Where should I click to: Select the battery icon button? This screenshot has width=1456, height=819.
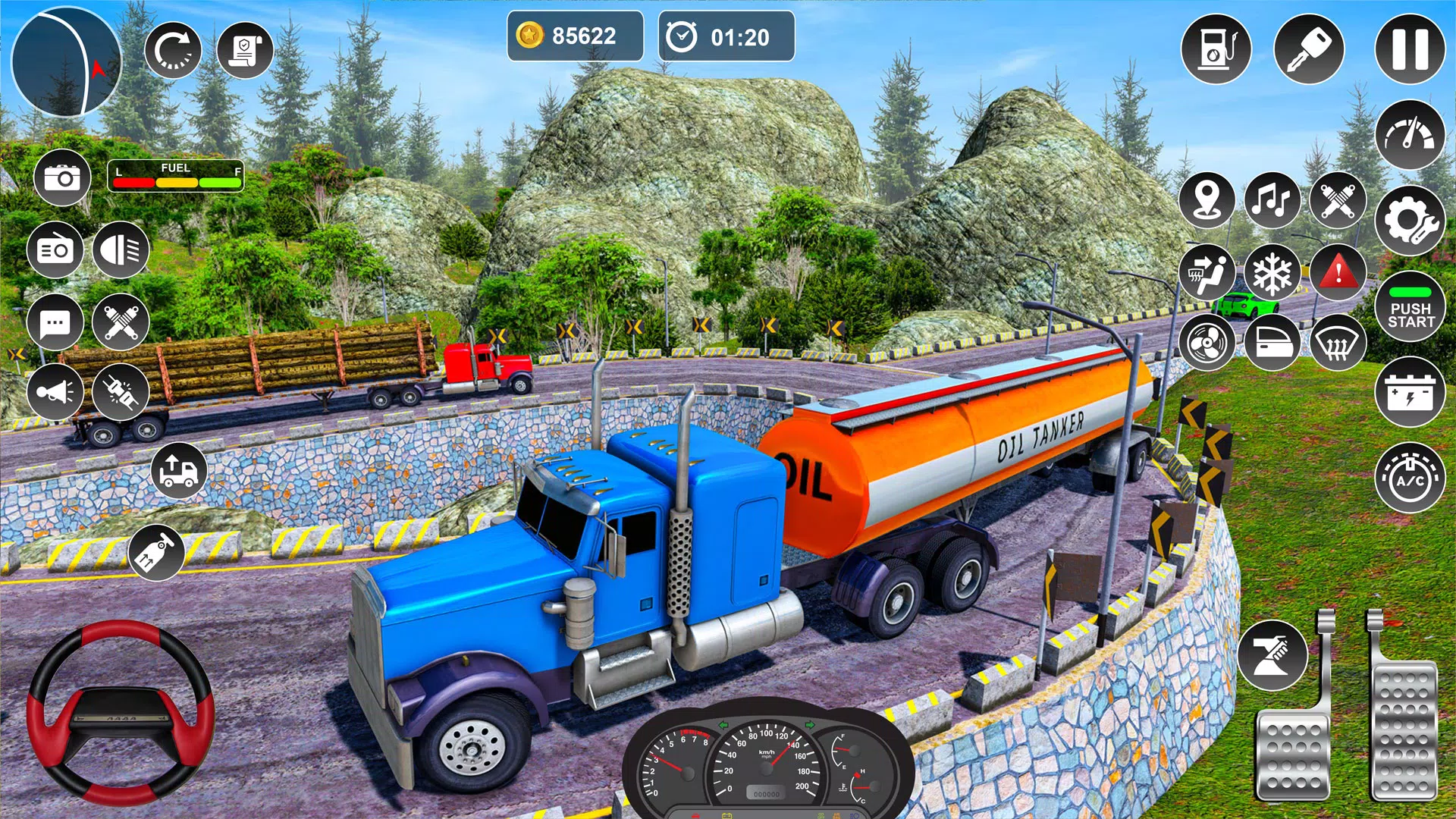[x=1410, y=393]
